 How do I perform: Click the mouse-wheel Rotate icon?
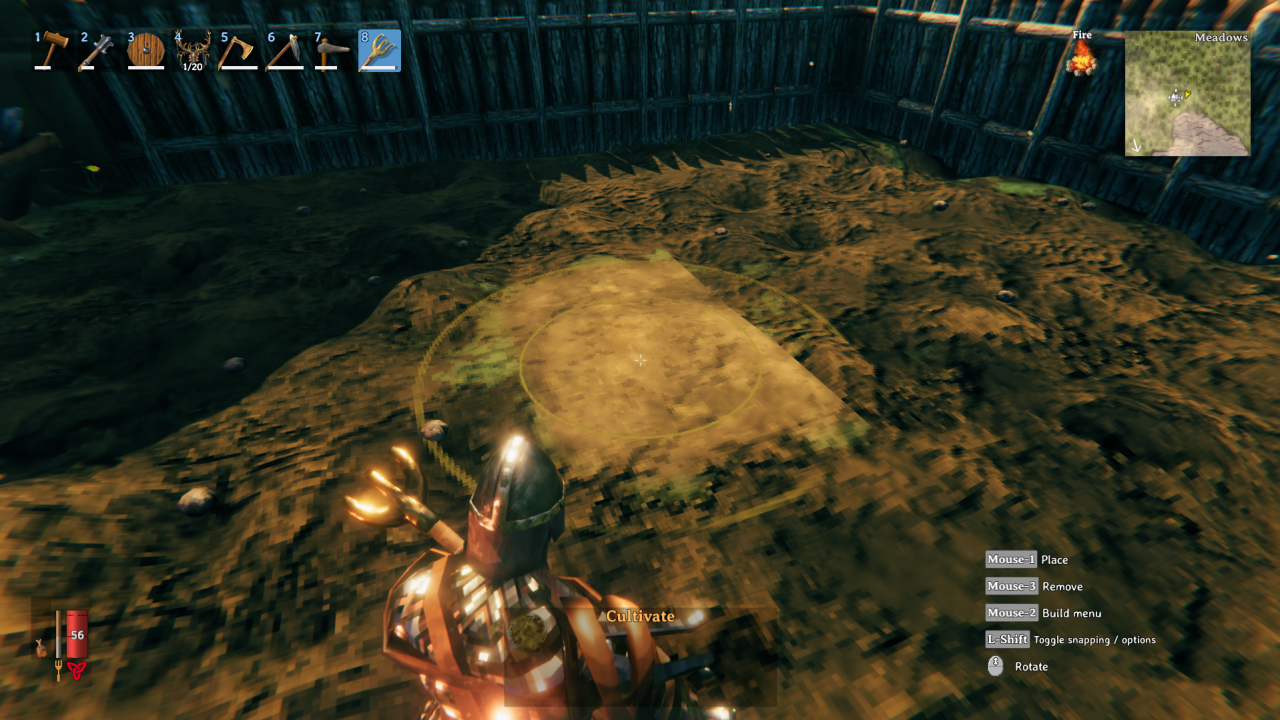(995, 666)
